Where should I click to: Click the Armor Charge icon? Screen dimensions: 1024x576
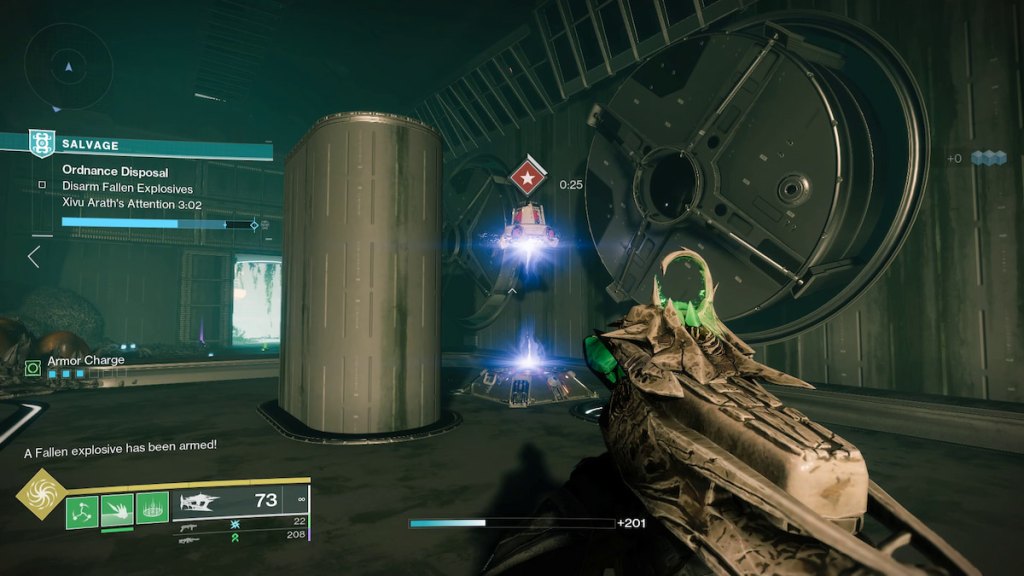coord(33,368)
